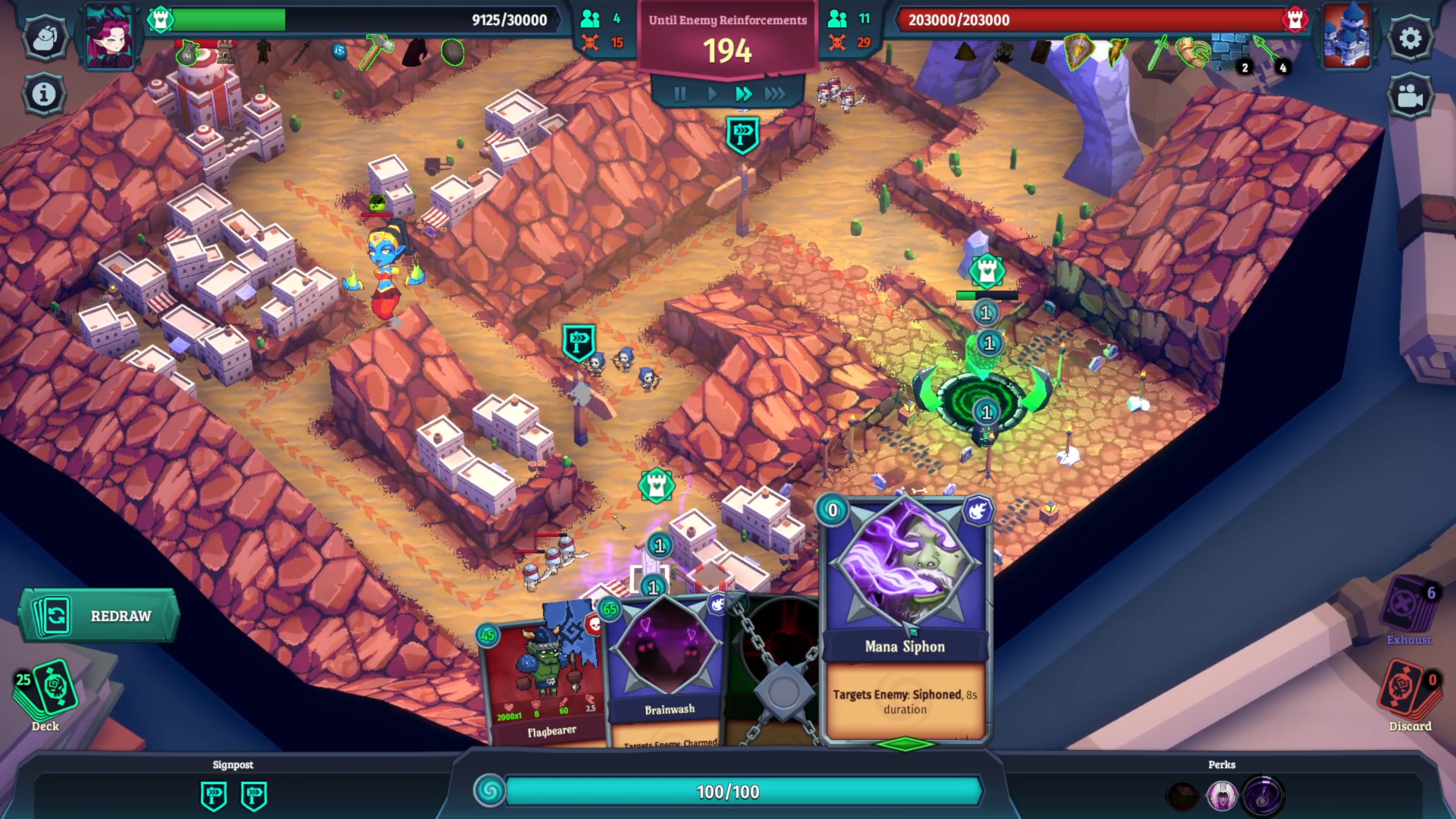Click the hero portrait top-left

tap(110, 38)
